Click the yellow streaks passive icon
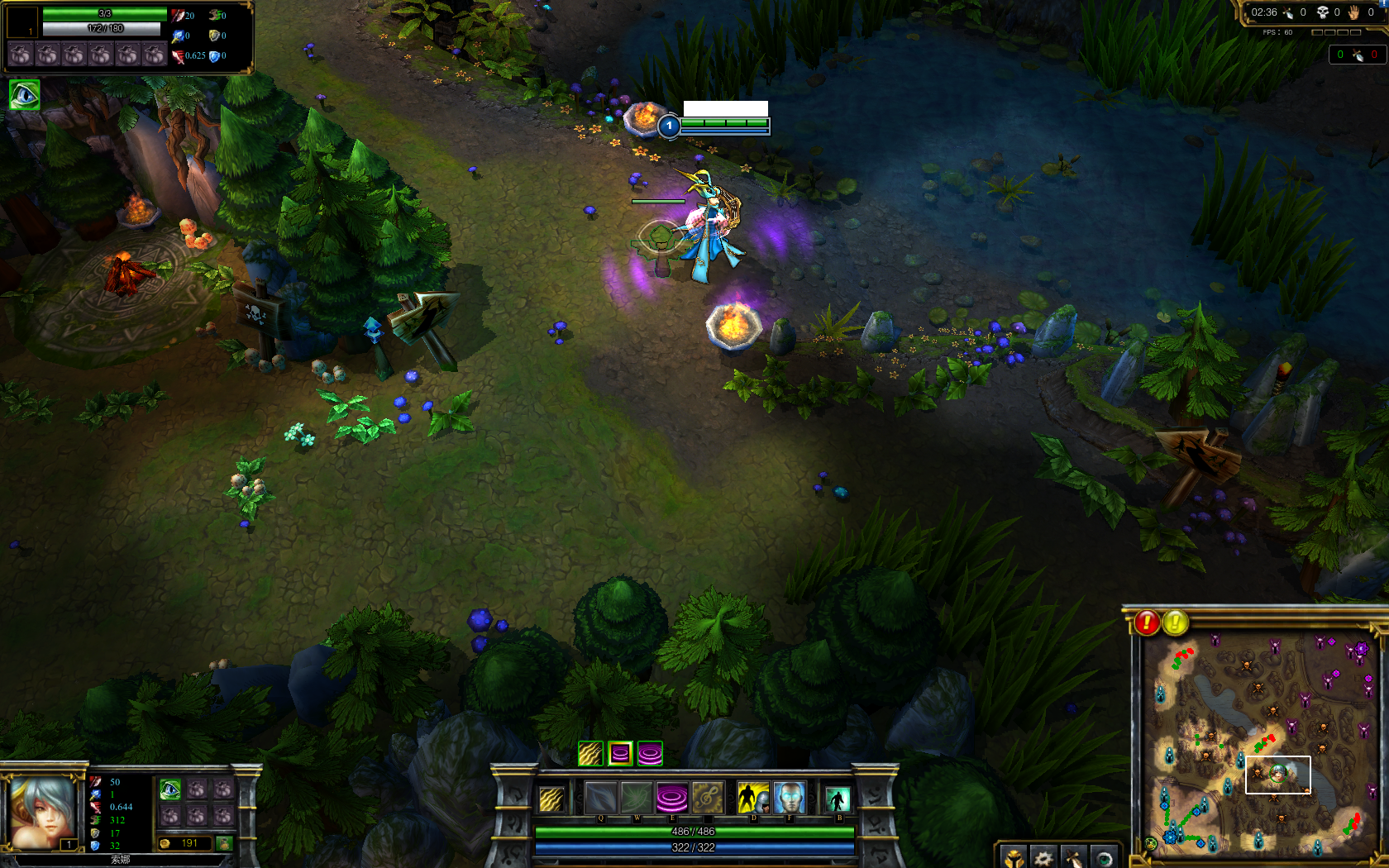 (x=551, y=799)
